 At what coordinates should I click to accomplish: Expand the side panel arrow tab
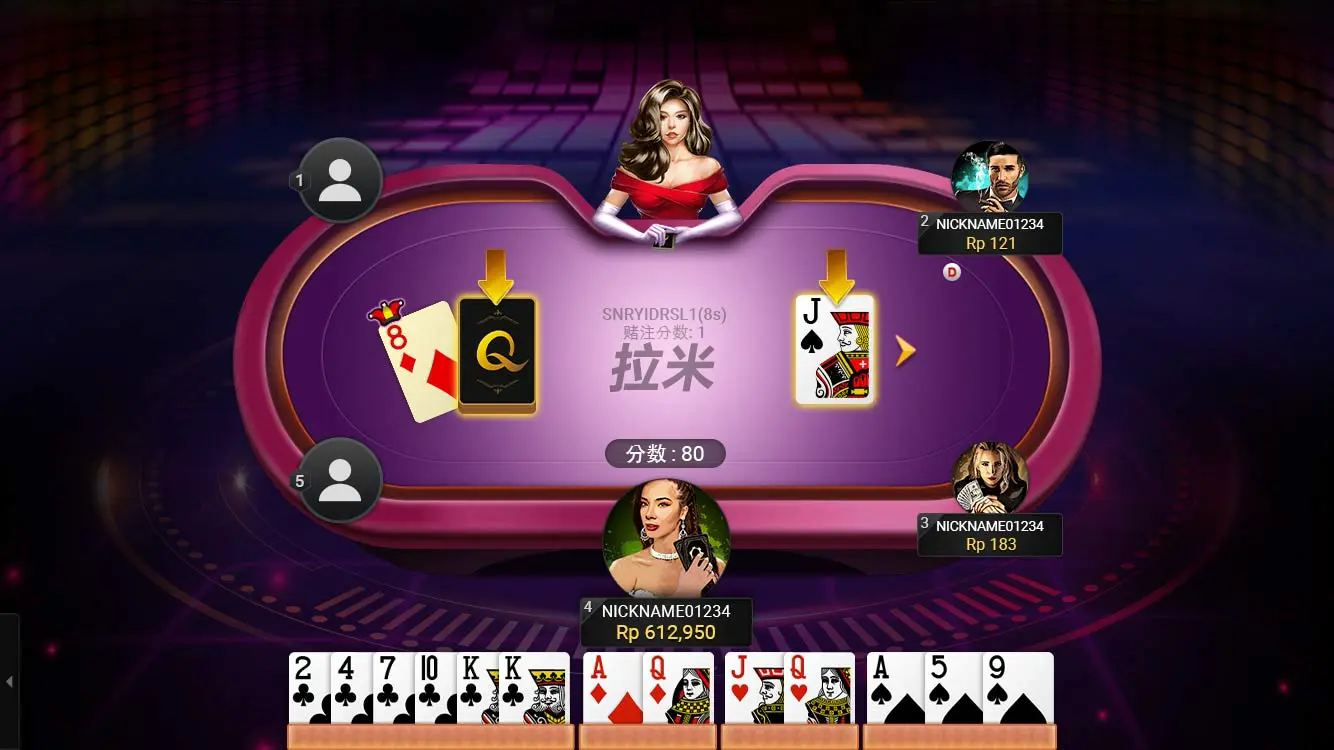(x=9, y=682)
